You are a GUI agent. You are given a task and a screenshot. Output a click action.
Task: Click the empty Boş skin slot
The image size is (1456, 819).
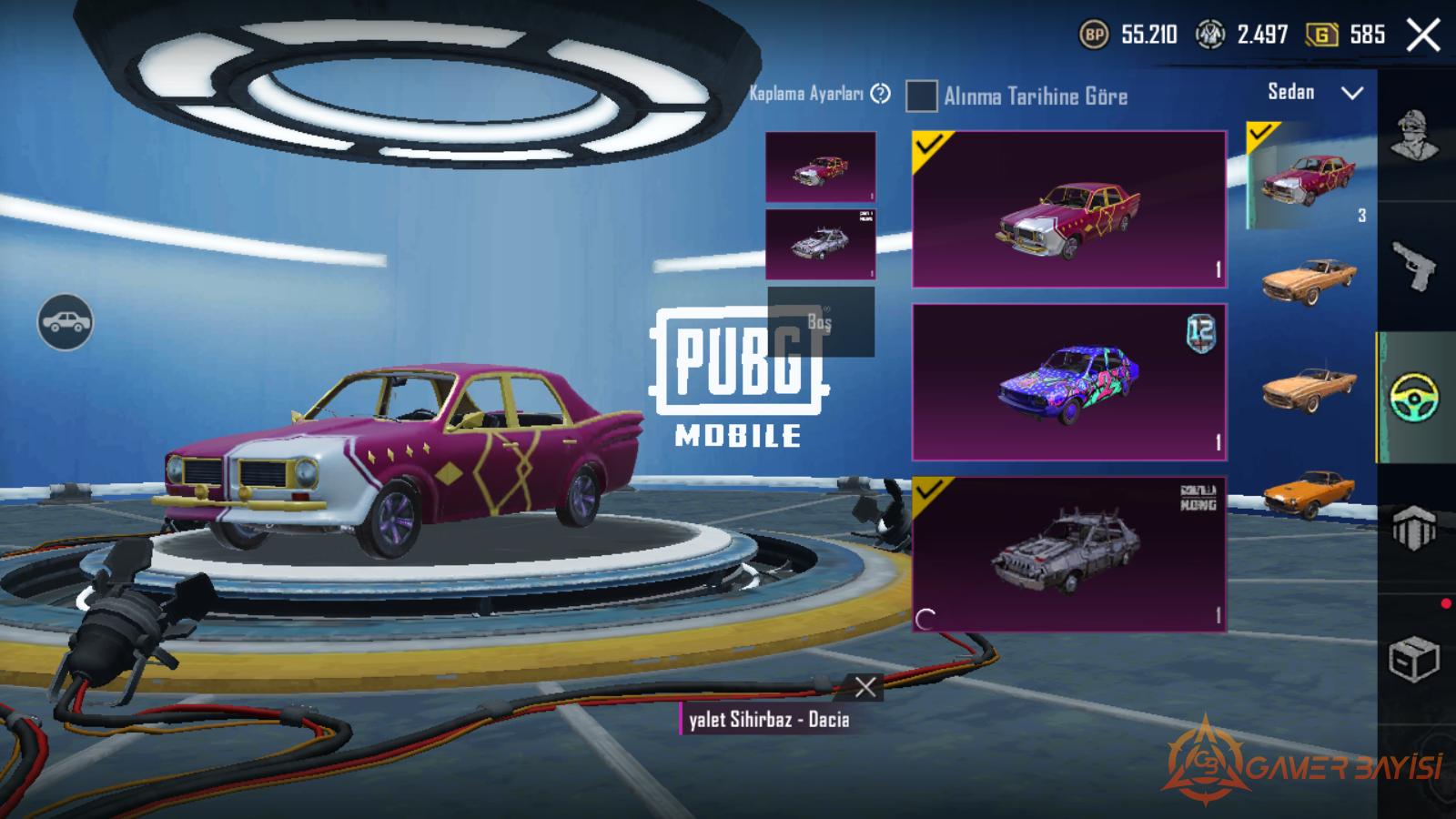820,322
